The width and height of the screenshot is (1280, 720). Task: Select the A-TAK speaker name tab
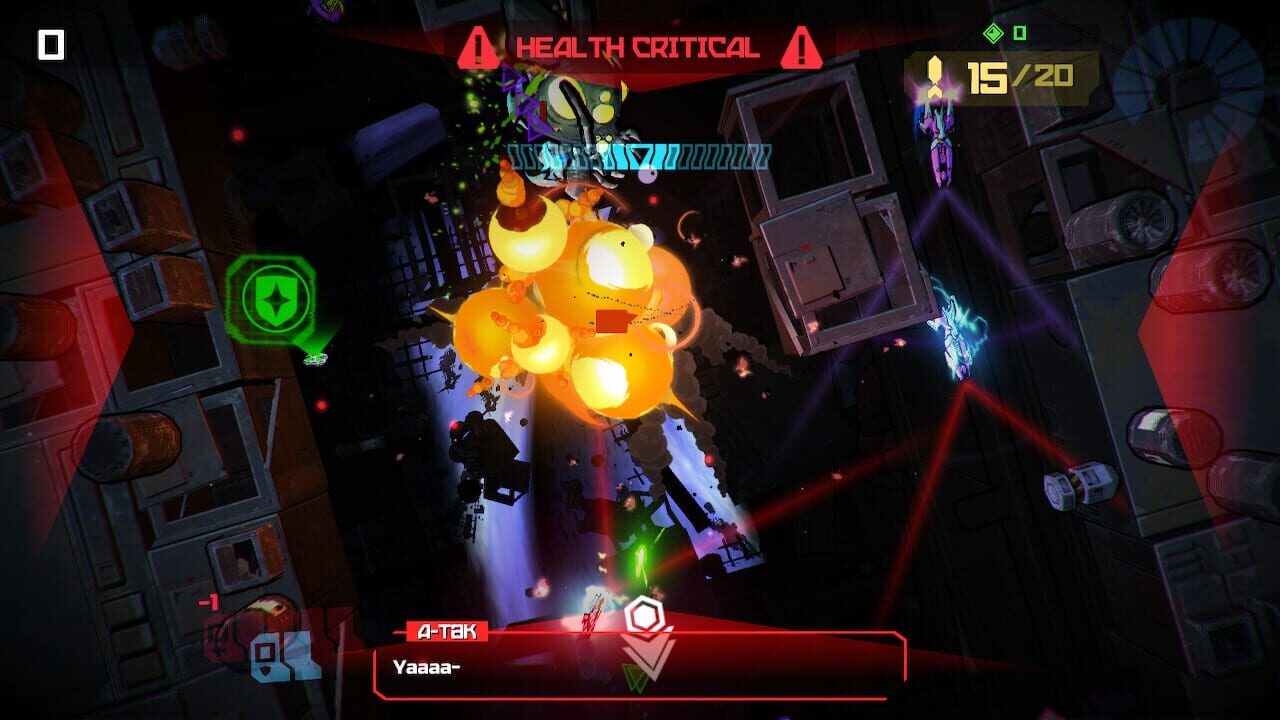[x=449, y=630]
